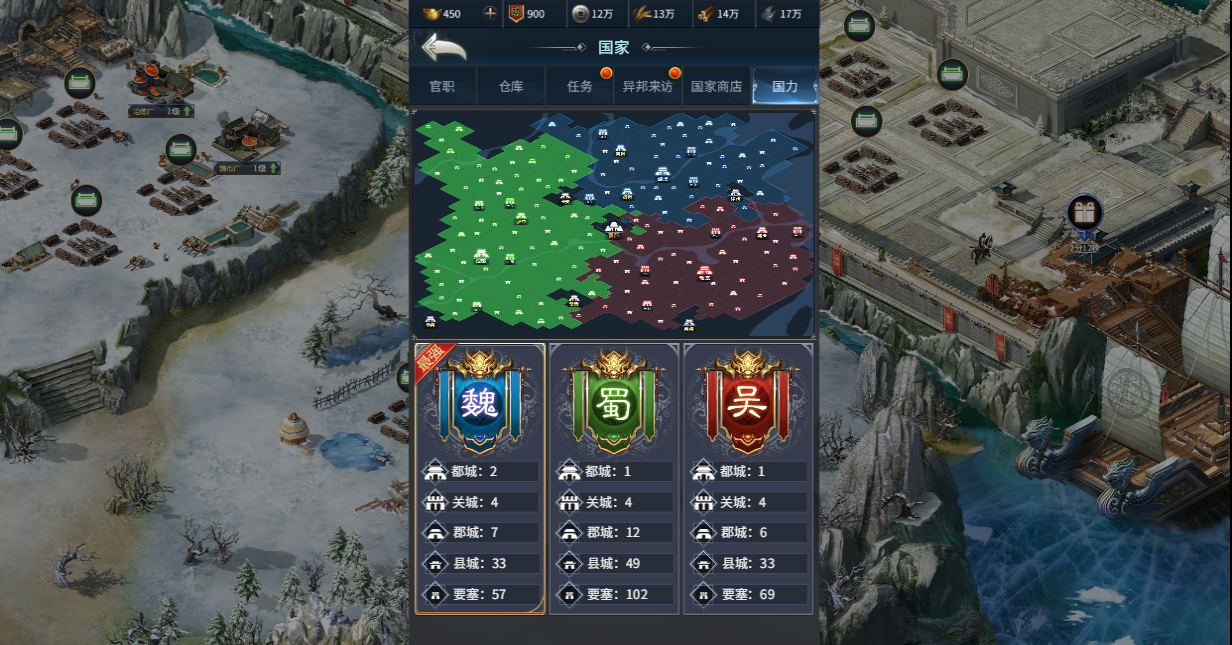This screenshot has width=1232, height=645.
Task: Open the 国家商店 tab
Action: click(716, 86)
